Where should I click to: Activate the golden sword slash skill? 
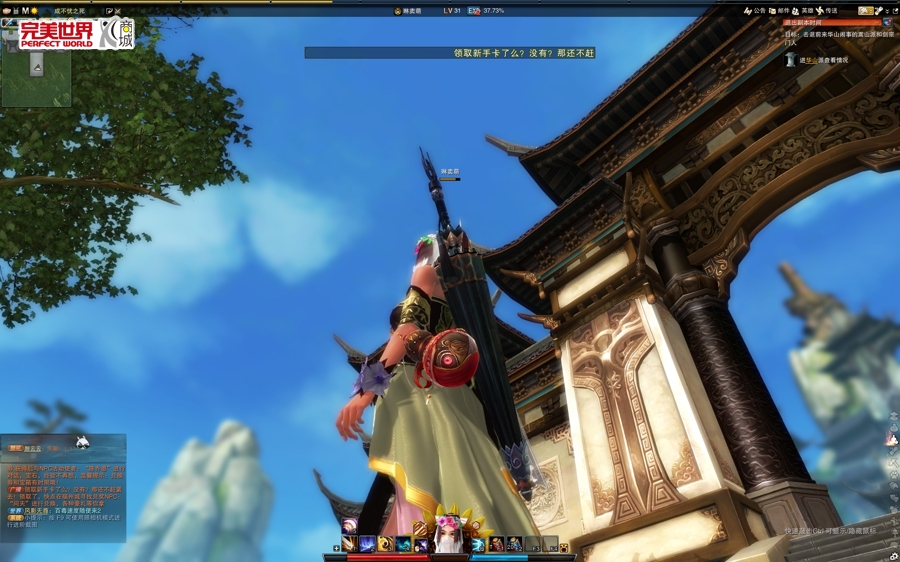349,544
